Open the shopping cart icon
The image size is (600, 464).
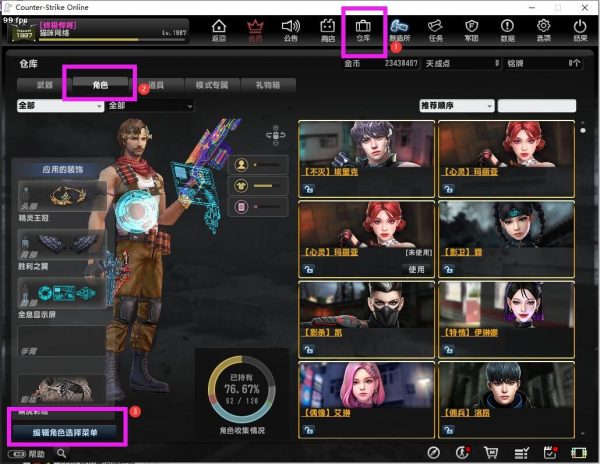pyautogui.click(x=490, y=453)
